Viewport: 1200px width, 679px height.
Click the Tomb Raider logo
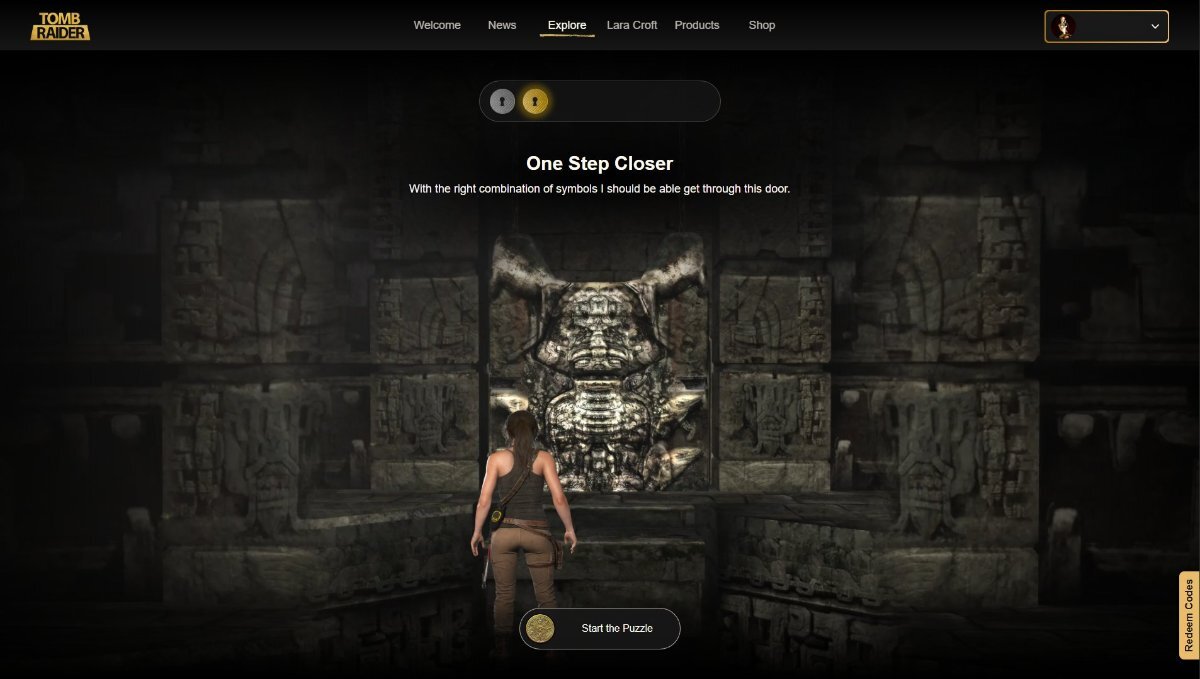[60, 26]
